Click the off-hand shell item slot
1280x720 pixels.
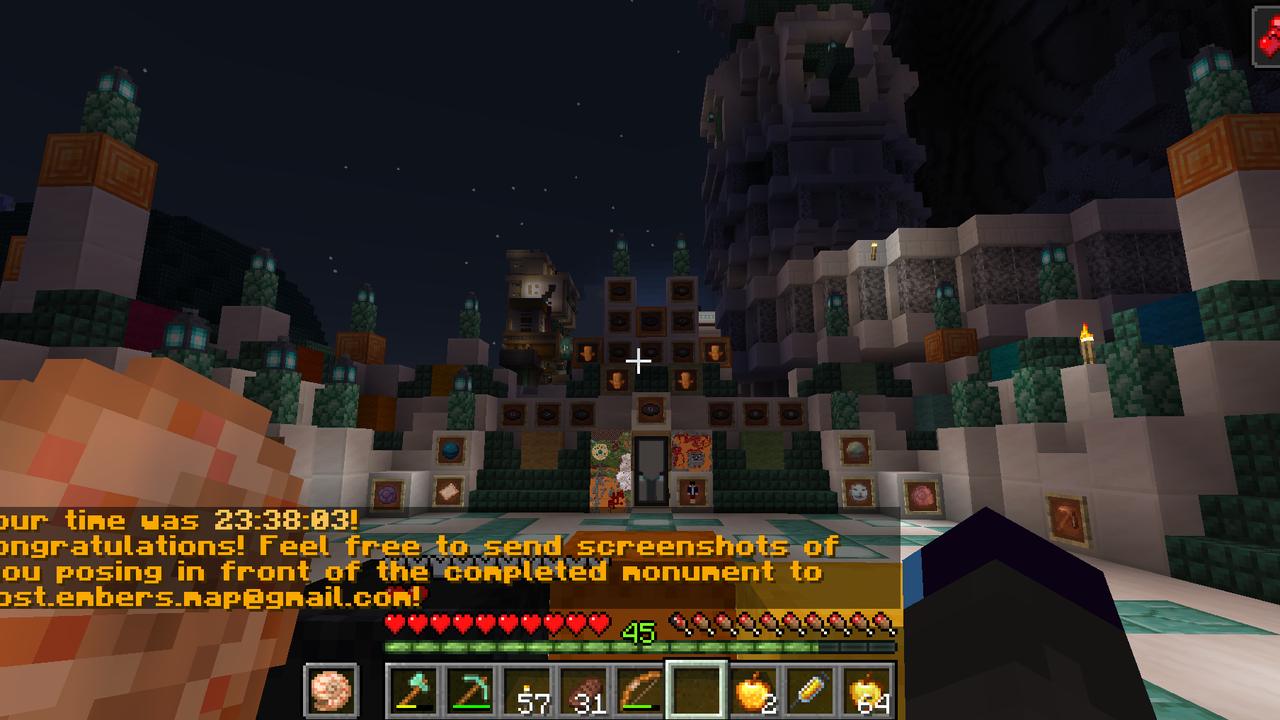click(327, 690)
